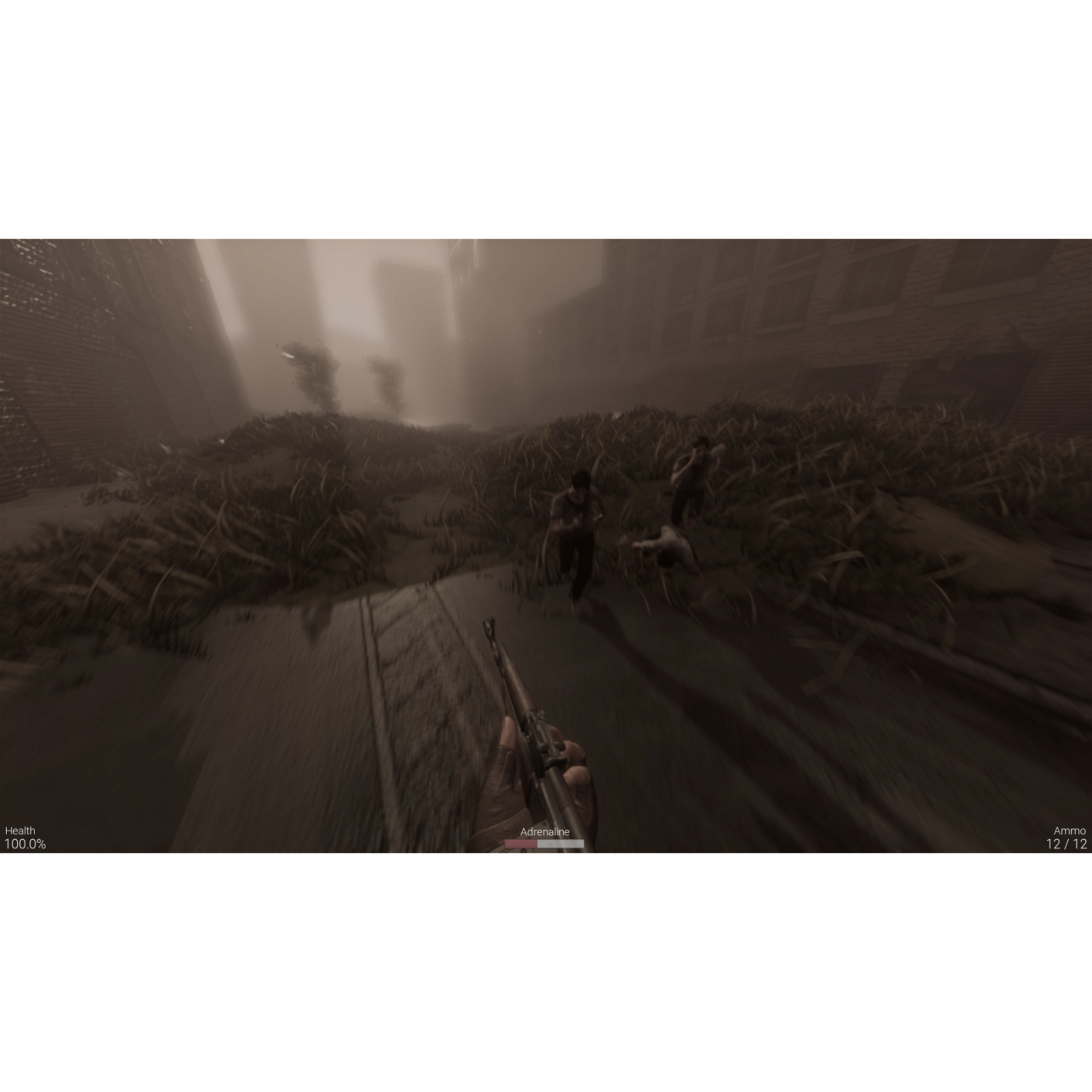This screenshot has height=1092, width=1092.
Task: Click the Health percentage readout
Action: point(26,846)
